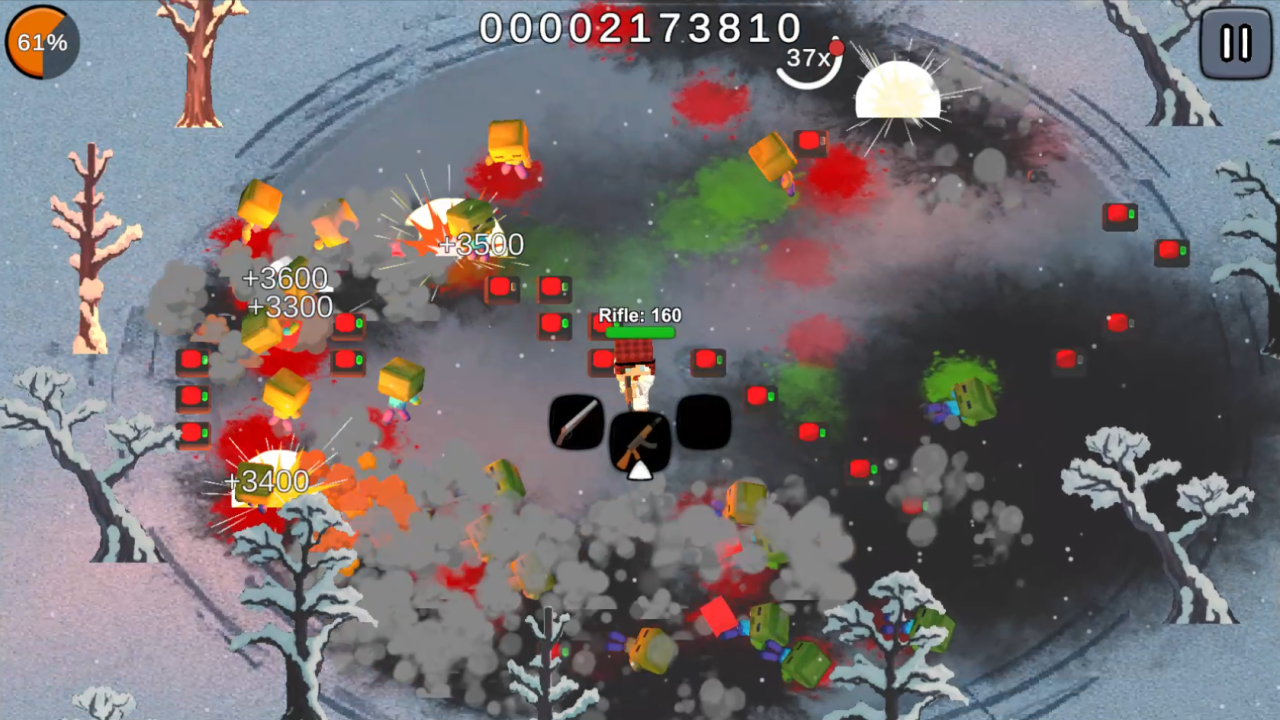The width and height of the screenshot is (1280, 720).
Task: Click the +3500 damage number
Action: pos(481,245)
